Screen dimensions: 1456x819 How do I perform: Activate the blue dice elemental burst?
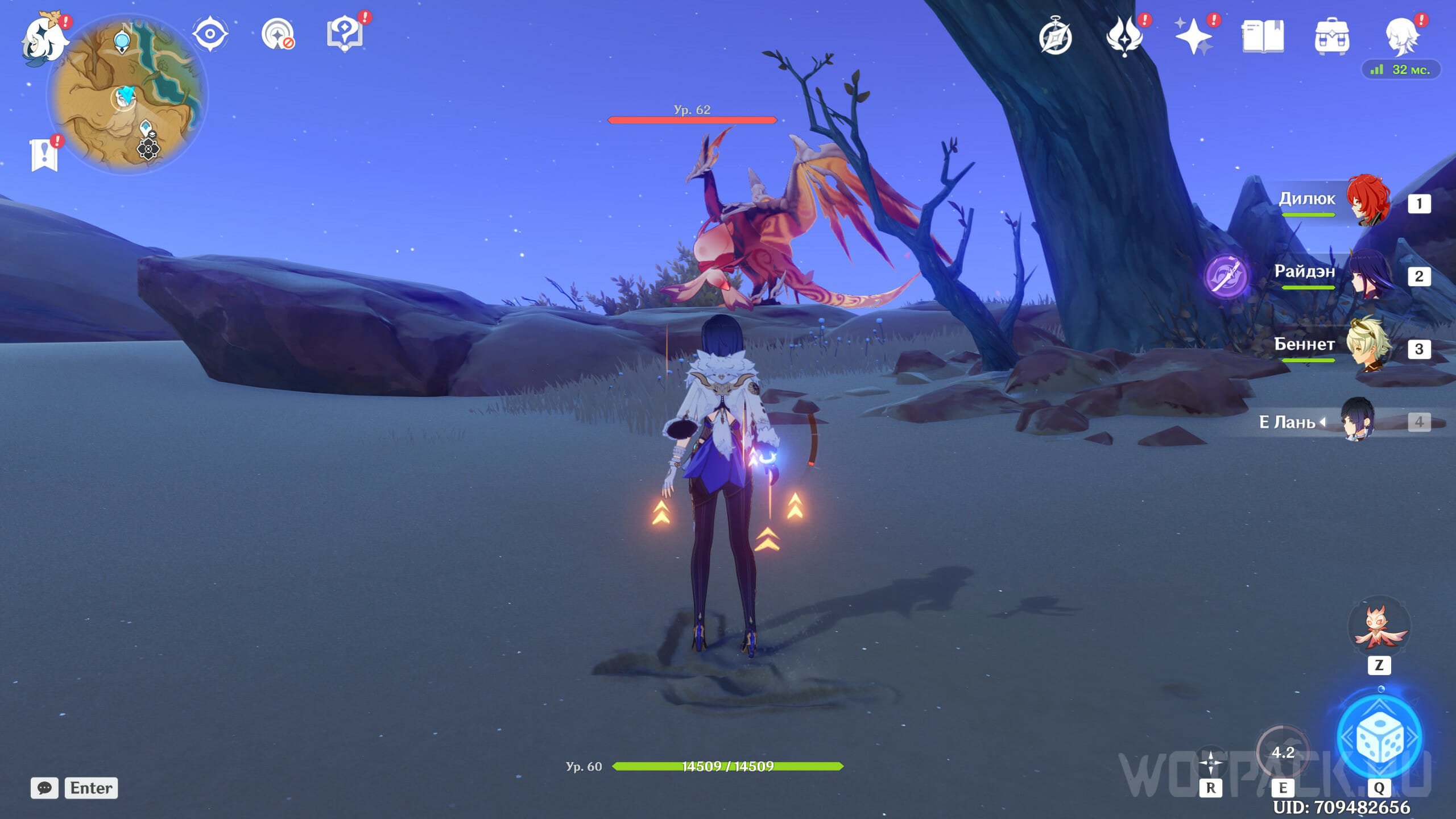[1379, 737]
